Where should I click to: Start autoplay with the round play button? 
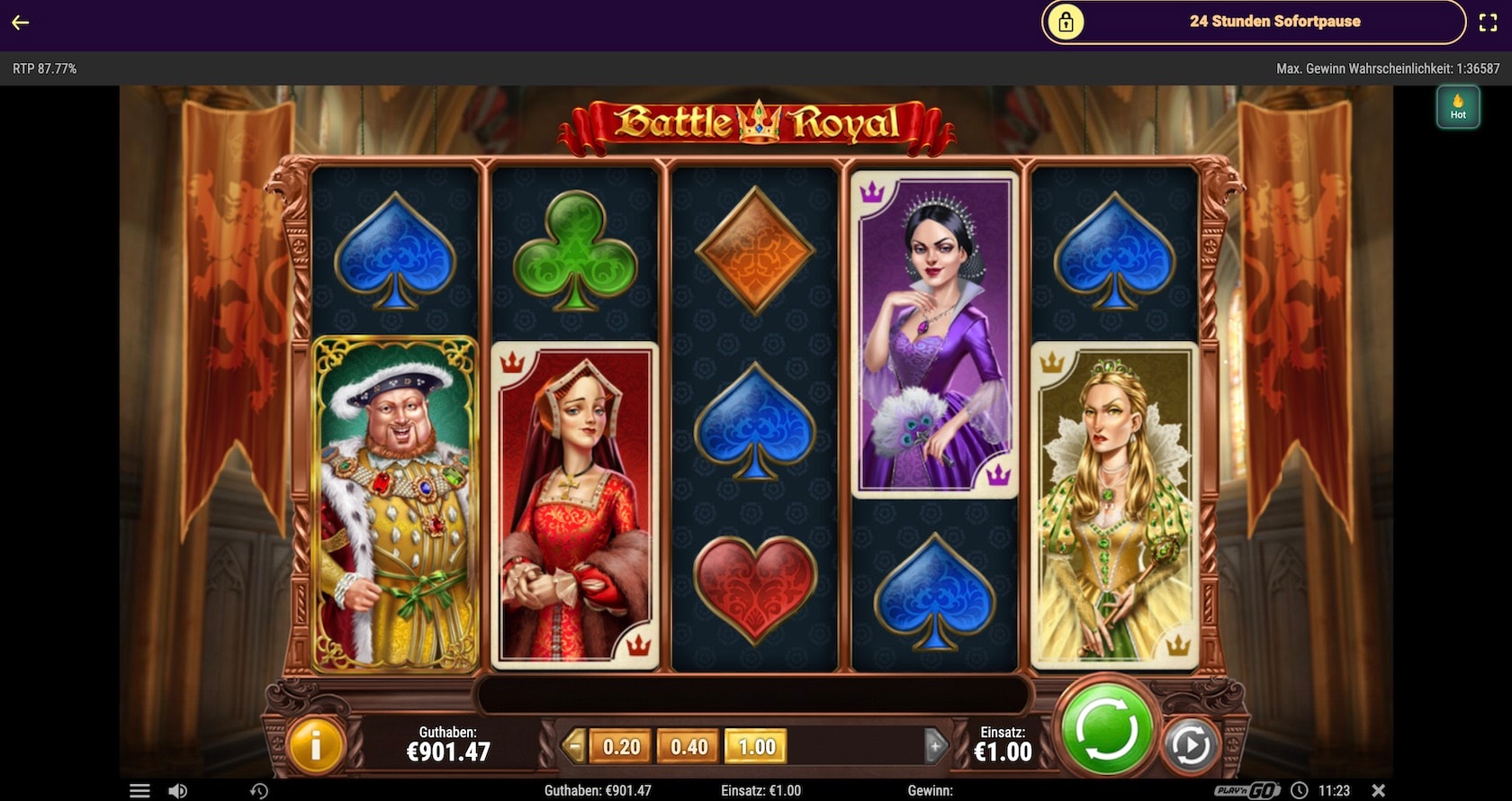click(1190, 746)
